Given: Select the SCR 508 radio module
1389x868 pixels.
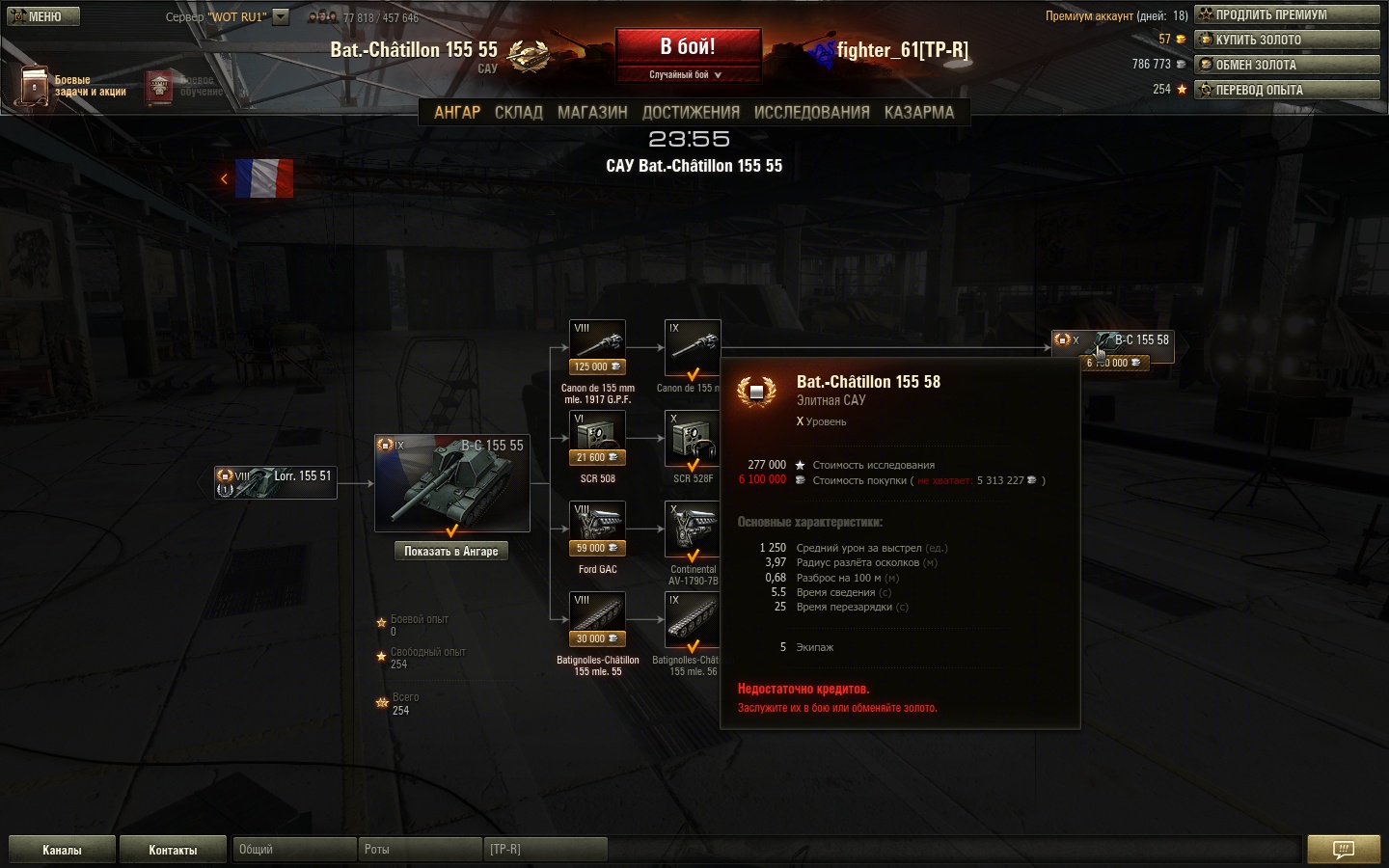Looking at the screenshot, I should pos(597,436).
